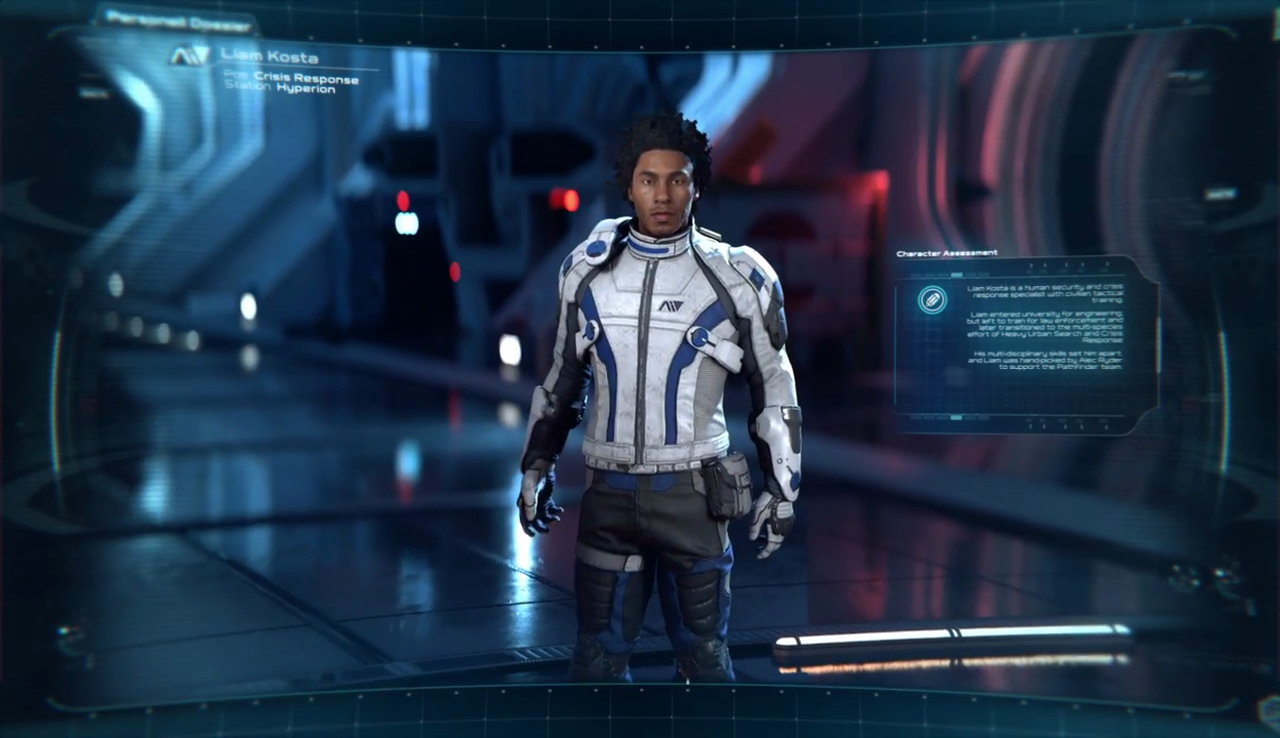This screenshot has width=1280, height=738.
Task: Select the Liam Kosta name header
Action: 270,56
